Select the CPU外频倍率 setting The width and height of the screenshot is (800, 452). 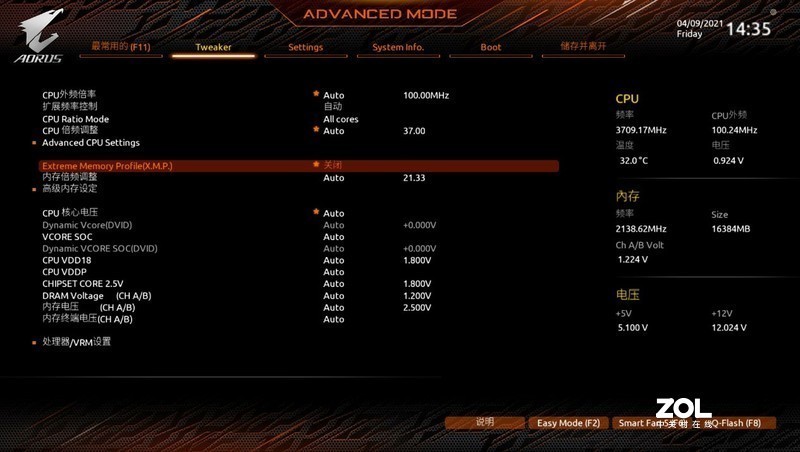pyautogui.click(x=69, y=95)
